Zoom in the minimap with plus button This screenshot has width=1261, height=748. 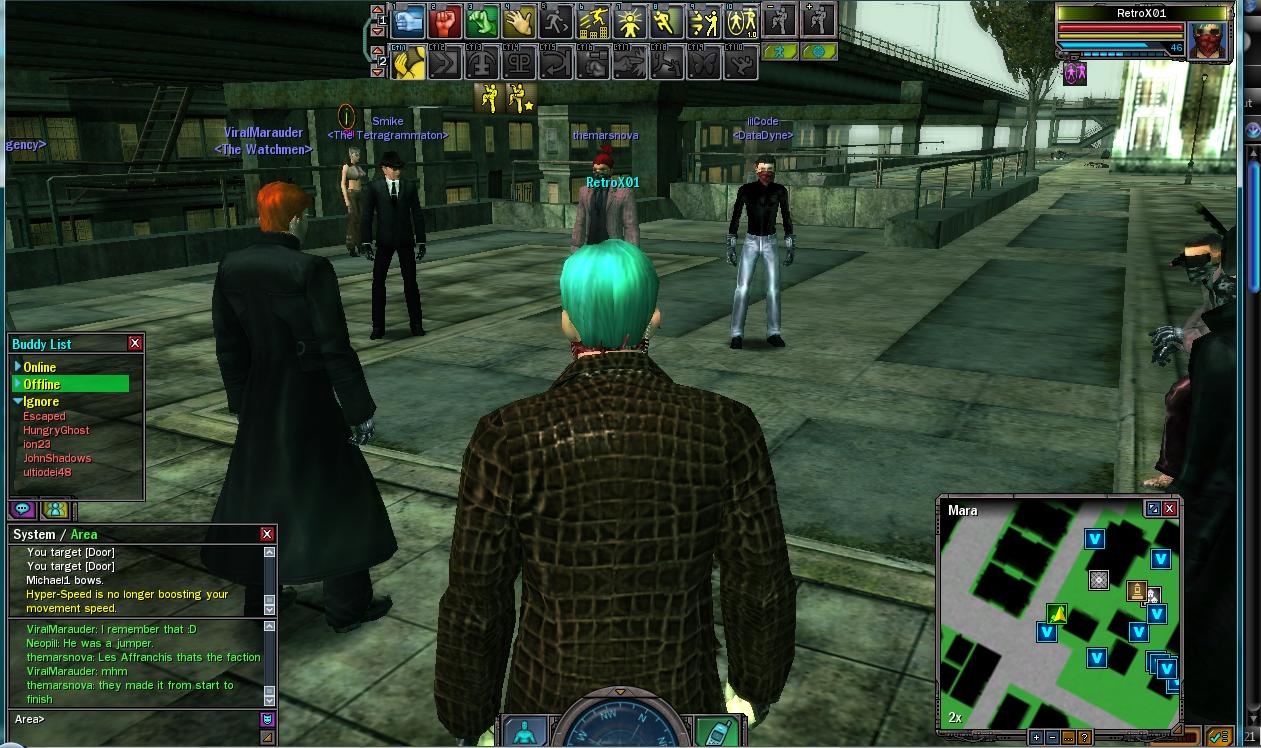click(1036, 737)
